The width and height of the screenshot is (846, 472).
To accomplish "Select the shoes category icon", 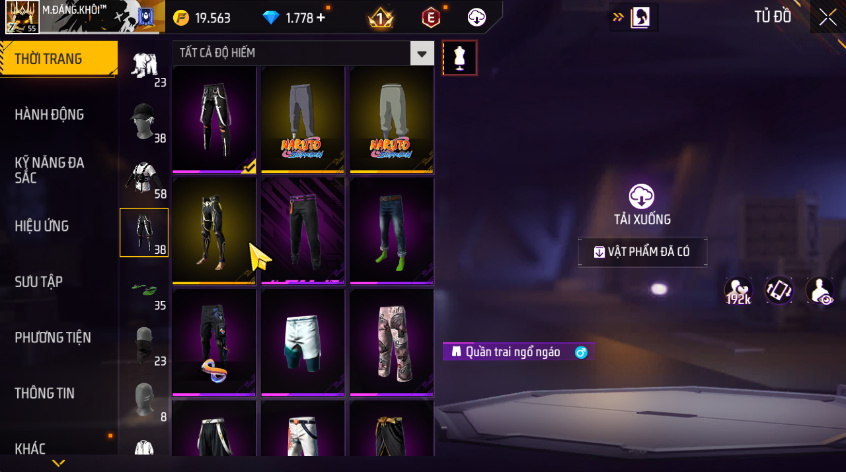I will pos(144,289).
